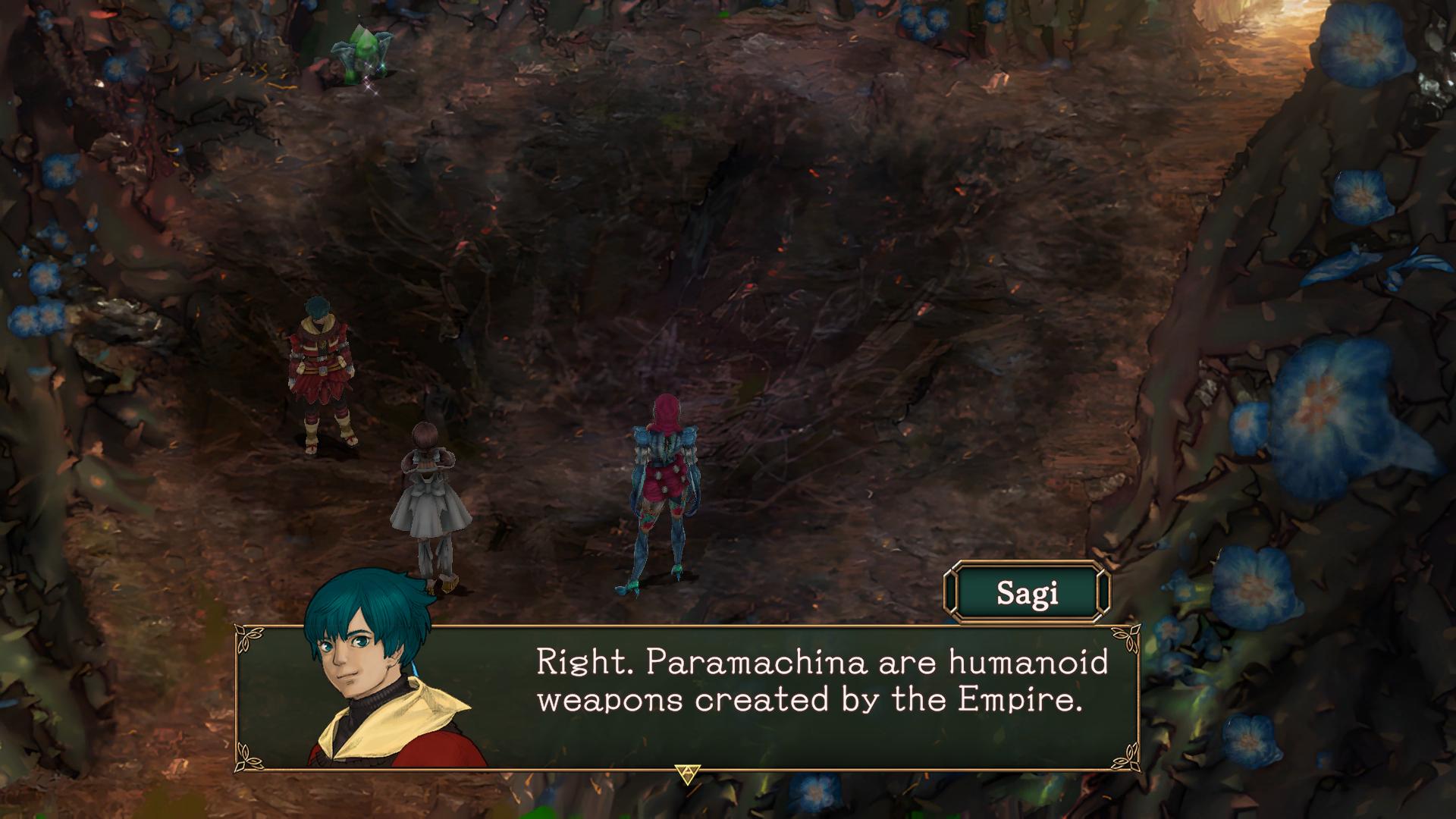This screenshot has height=819, width=1456.
Task: Advance dialogue with the gold arrow indicator
Action: coord(687,773)
